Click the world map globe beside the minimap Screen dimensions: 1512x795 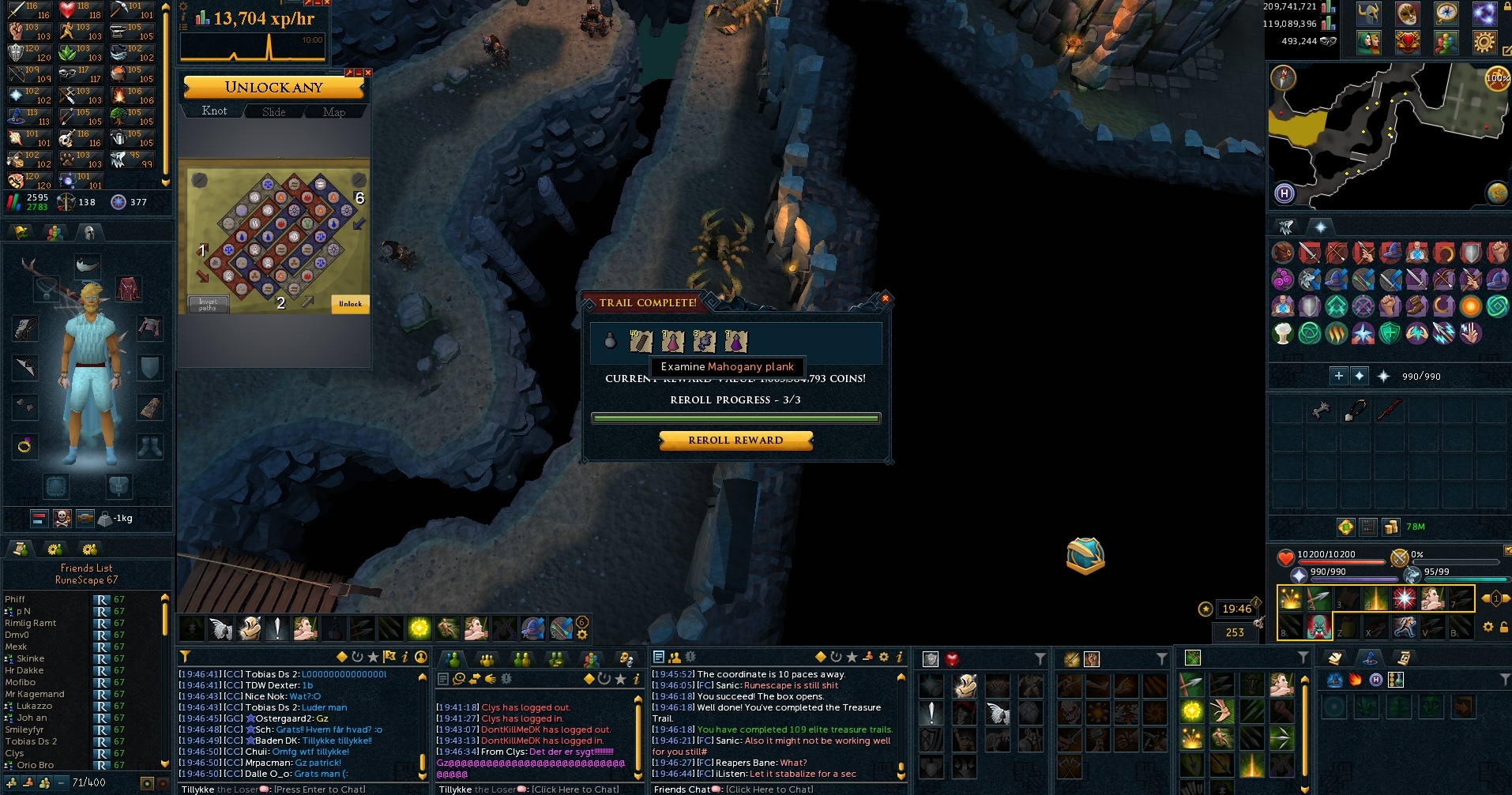tap(1498, 192)
